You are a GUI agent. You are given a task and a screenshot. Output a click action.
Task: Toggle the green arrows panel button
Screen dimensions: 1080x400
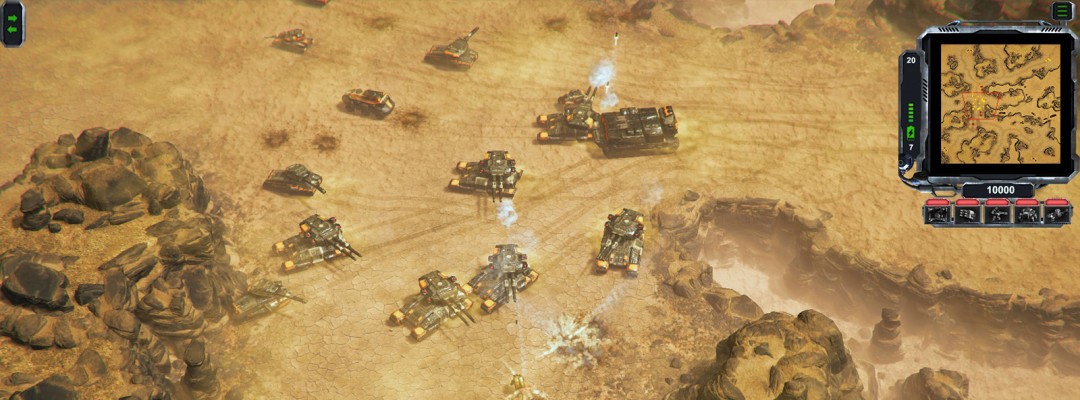coord(13,24)
